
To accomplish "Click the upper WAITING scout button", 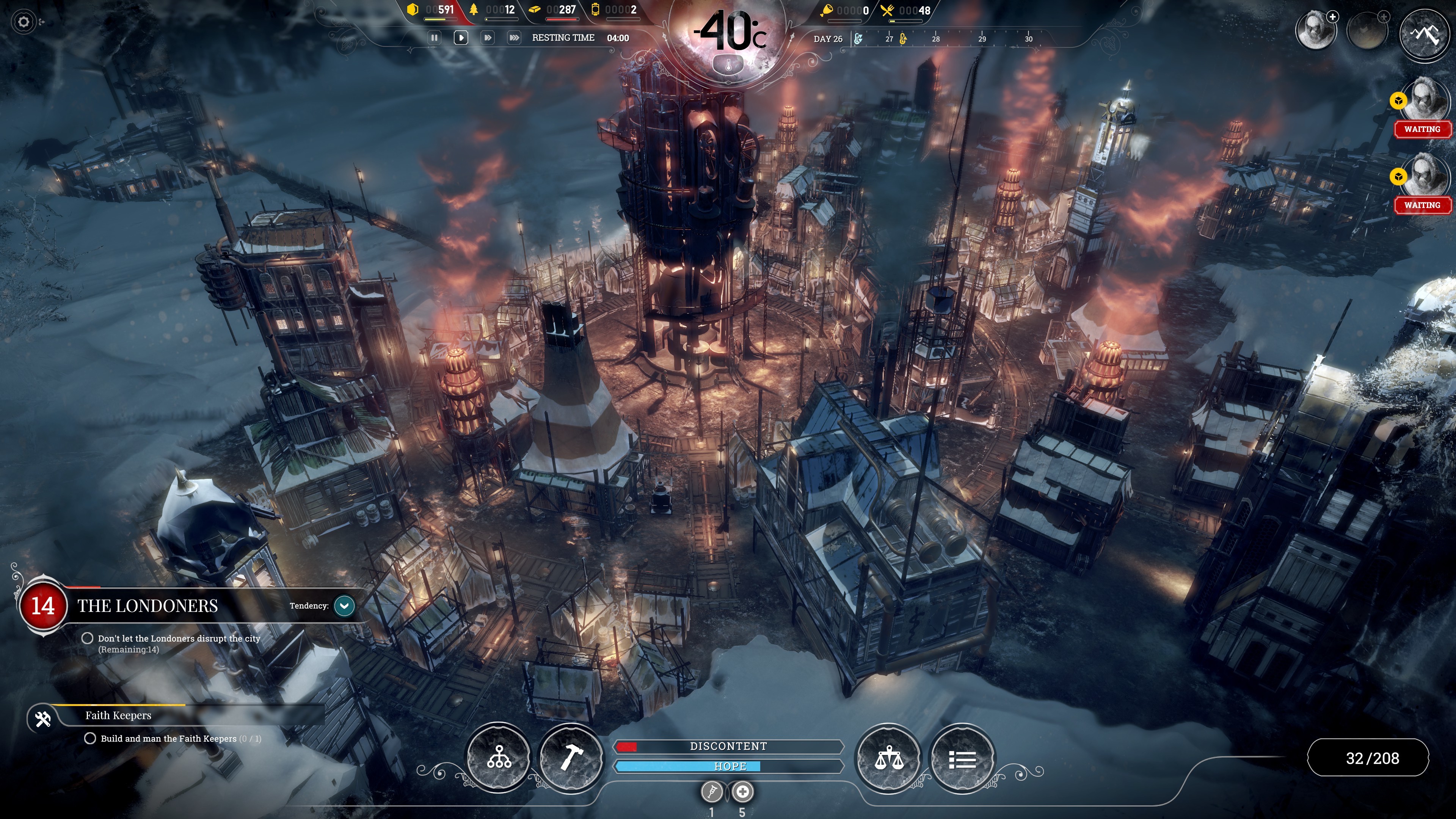I will (1422, 129).
